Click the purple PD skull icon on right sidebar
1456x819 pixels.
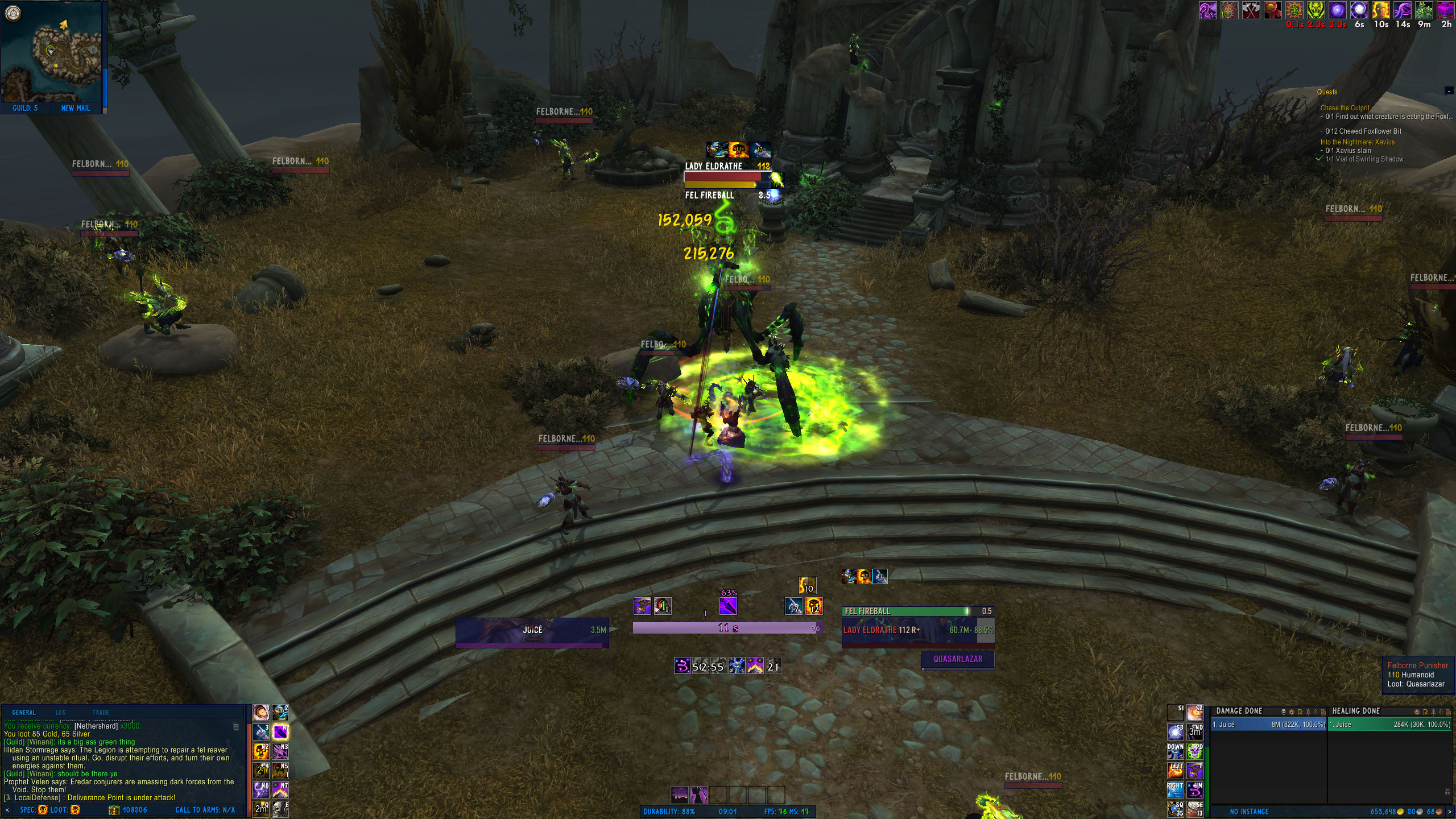click(x=1195, y=752)
